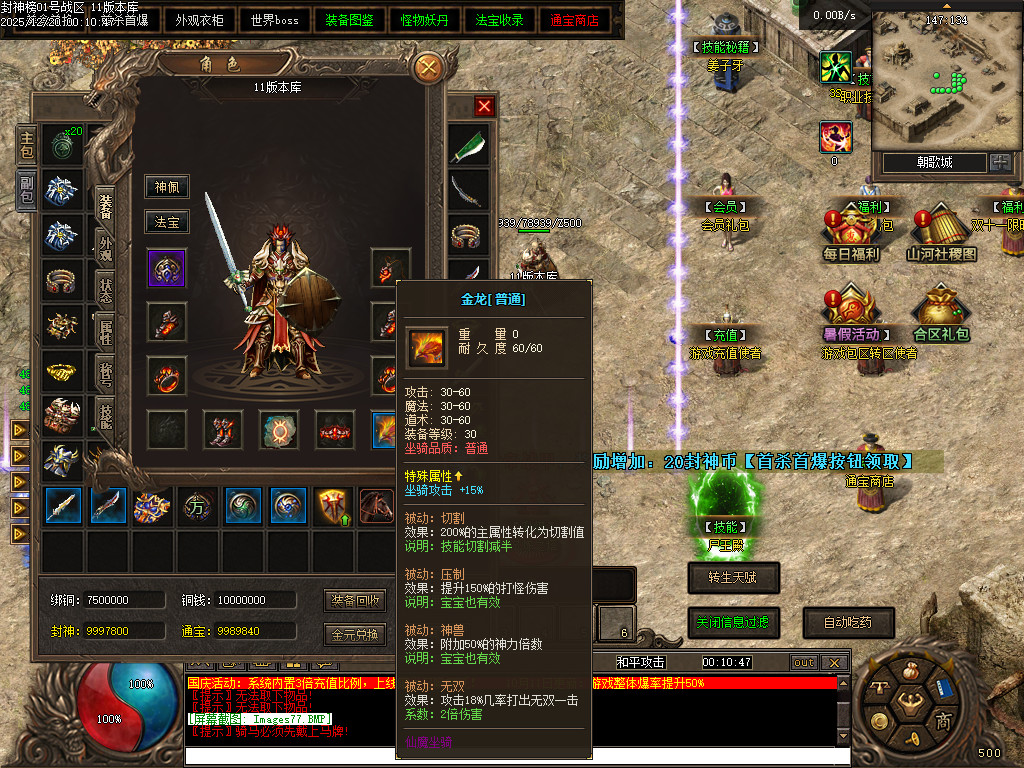Screen dimensions: 1024x768
Task: Close the character panel with the round X
Action: 428,68
